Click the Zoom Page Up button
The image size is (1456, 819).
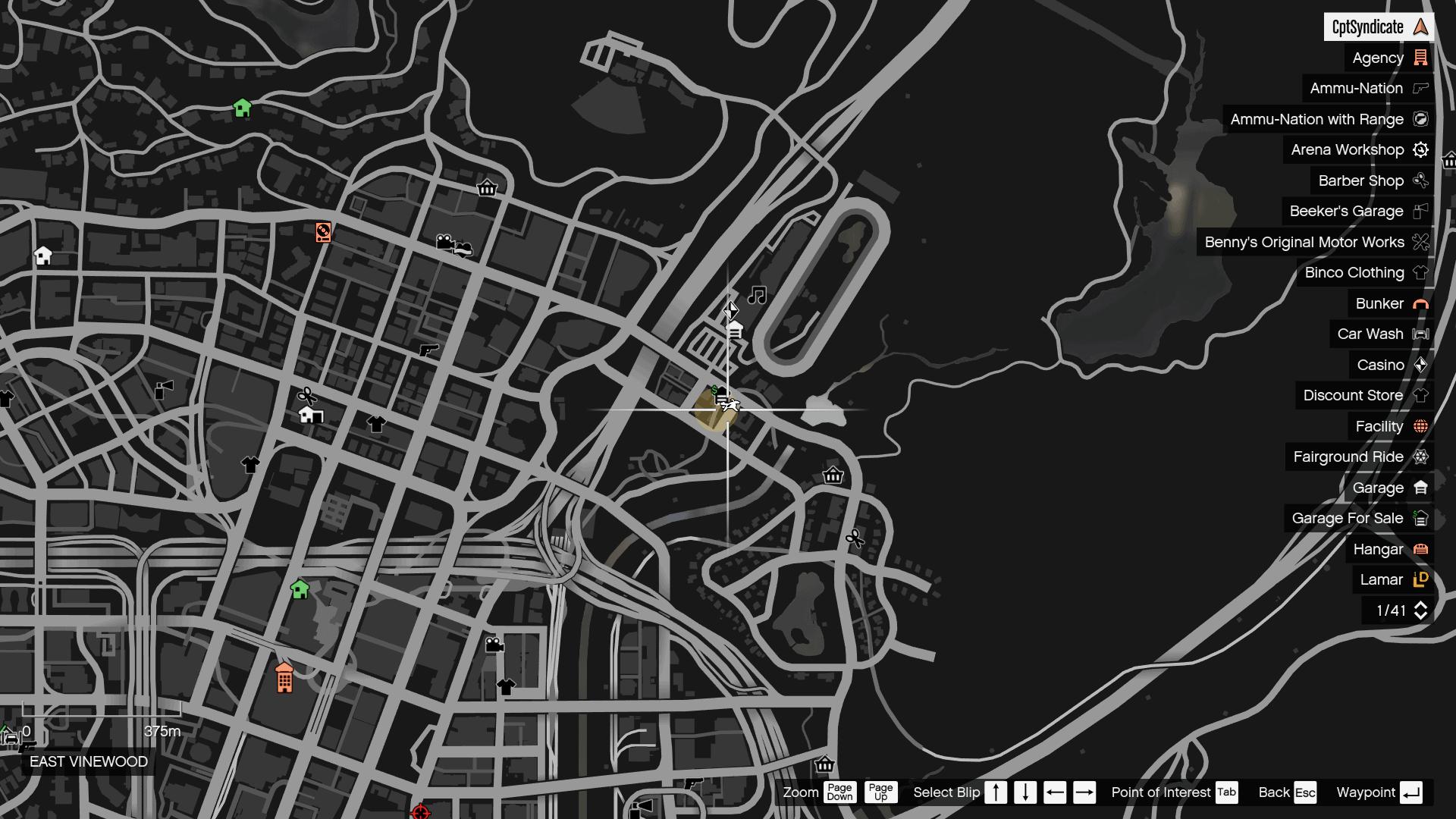pyautogui.click(x=880, y=792)
